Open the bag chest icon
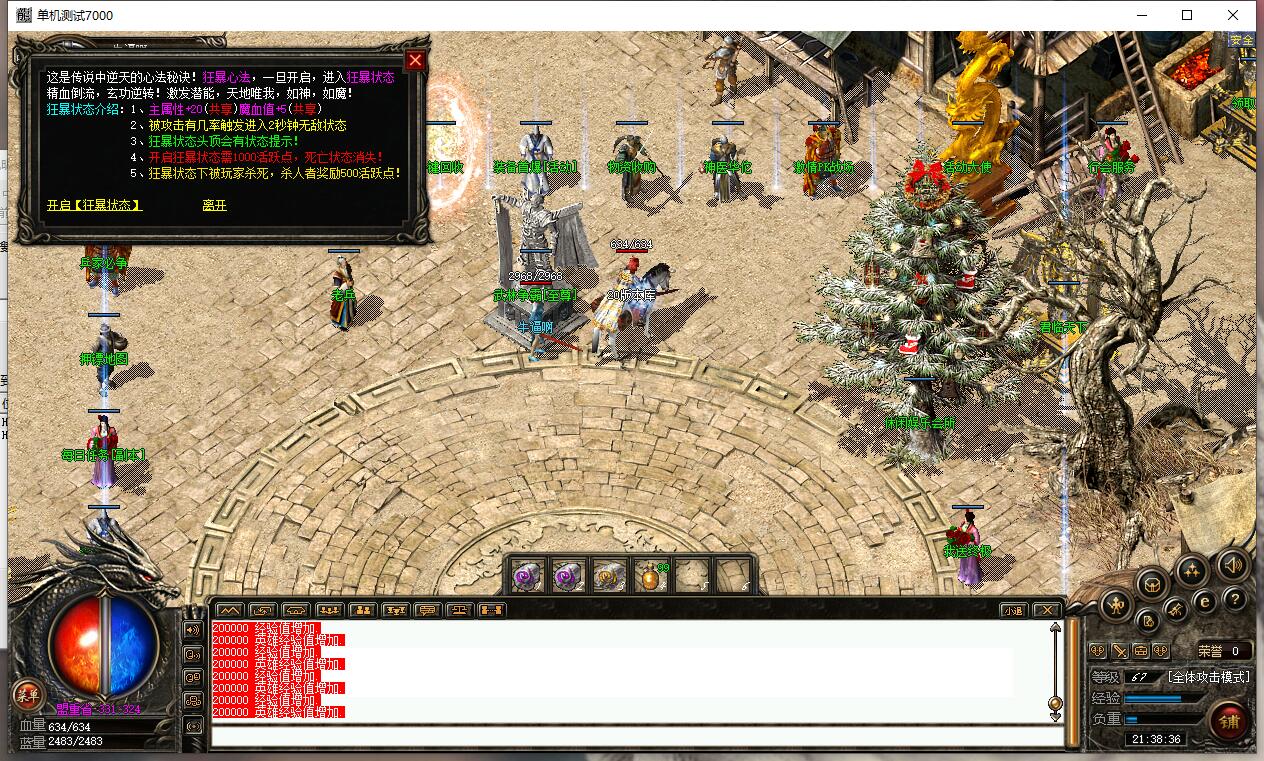 1152,583
